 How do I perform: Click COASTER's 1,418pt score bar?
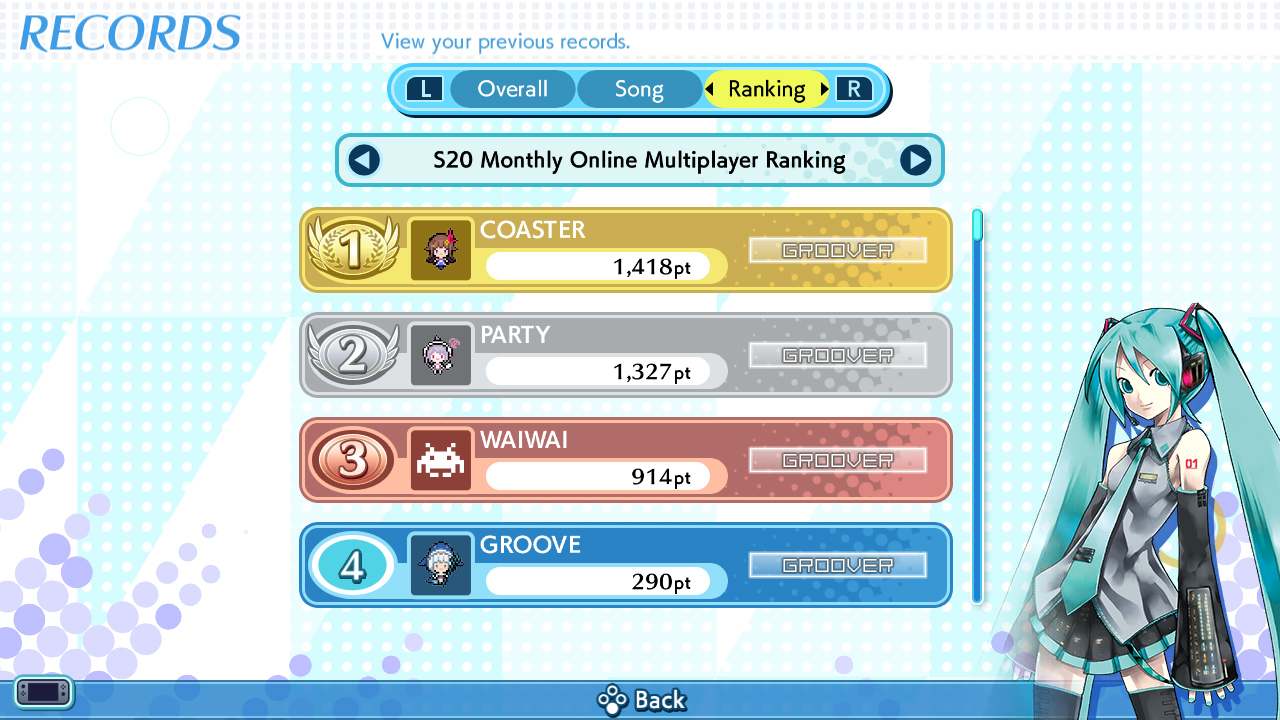(598, 266)
